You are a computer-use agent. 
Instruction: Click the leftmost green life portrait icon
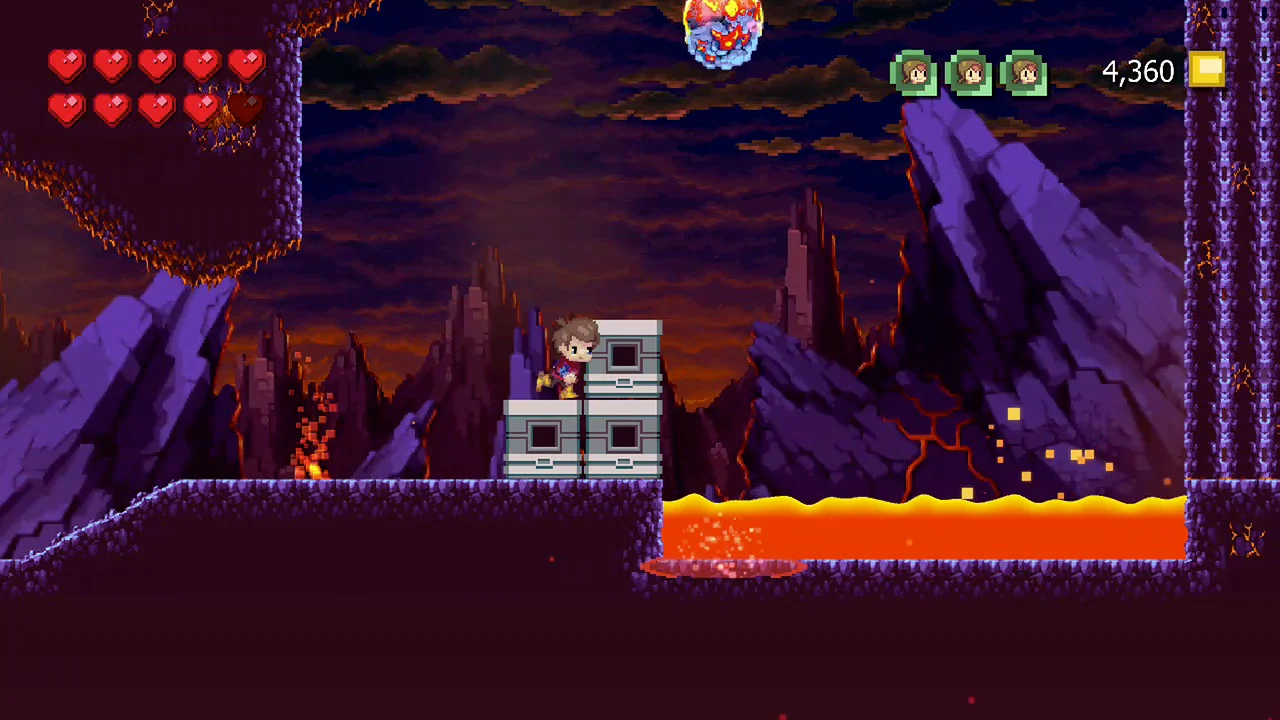pyautogui.click(x=914, y=72)
